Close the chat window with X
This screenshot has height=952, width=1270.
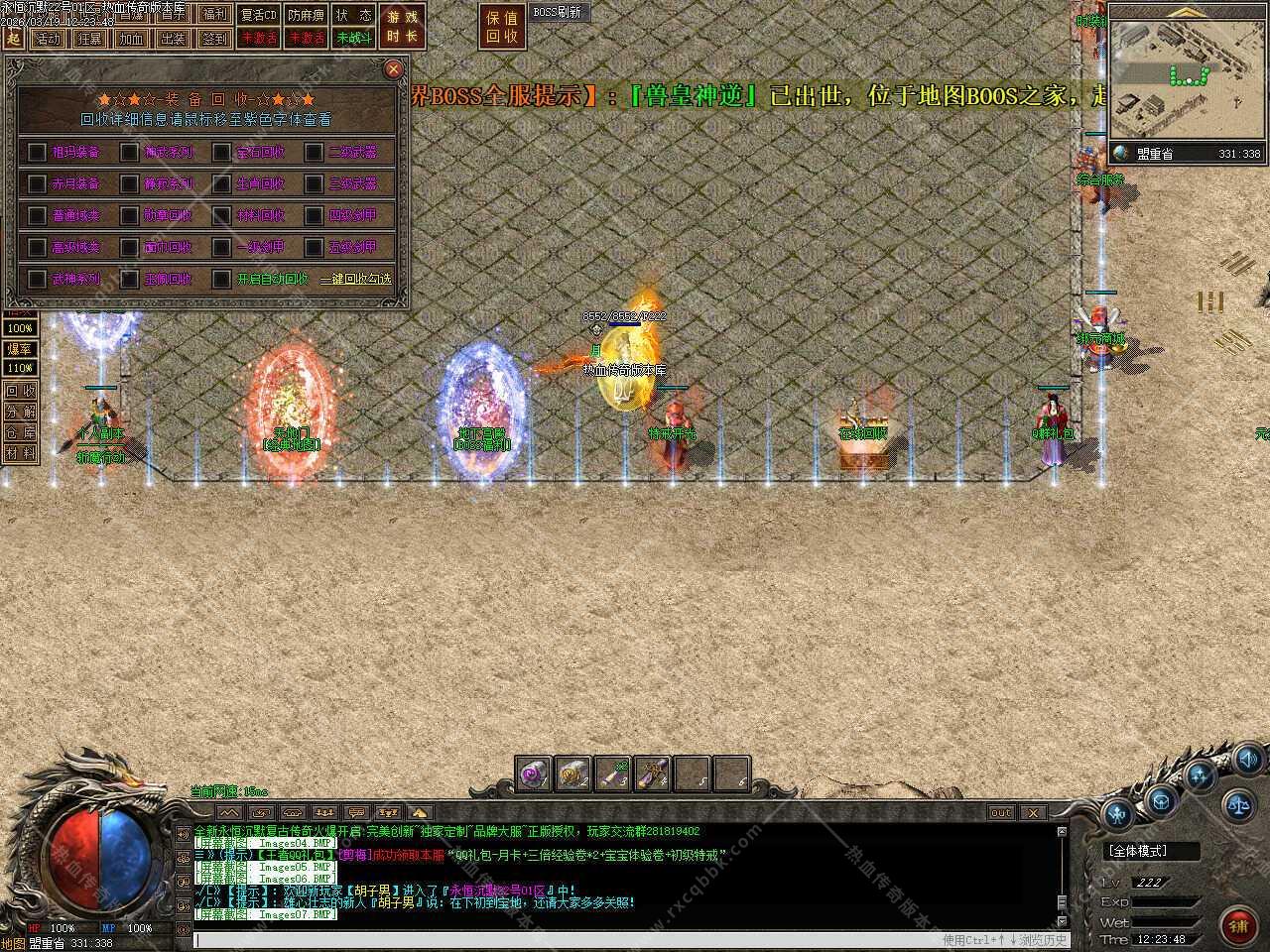[1033, 813]
